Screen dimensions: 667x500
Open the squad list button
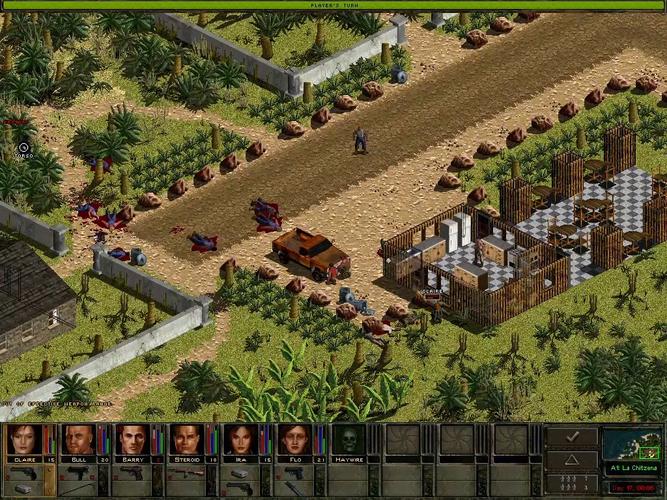pos(572,481)
